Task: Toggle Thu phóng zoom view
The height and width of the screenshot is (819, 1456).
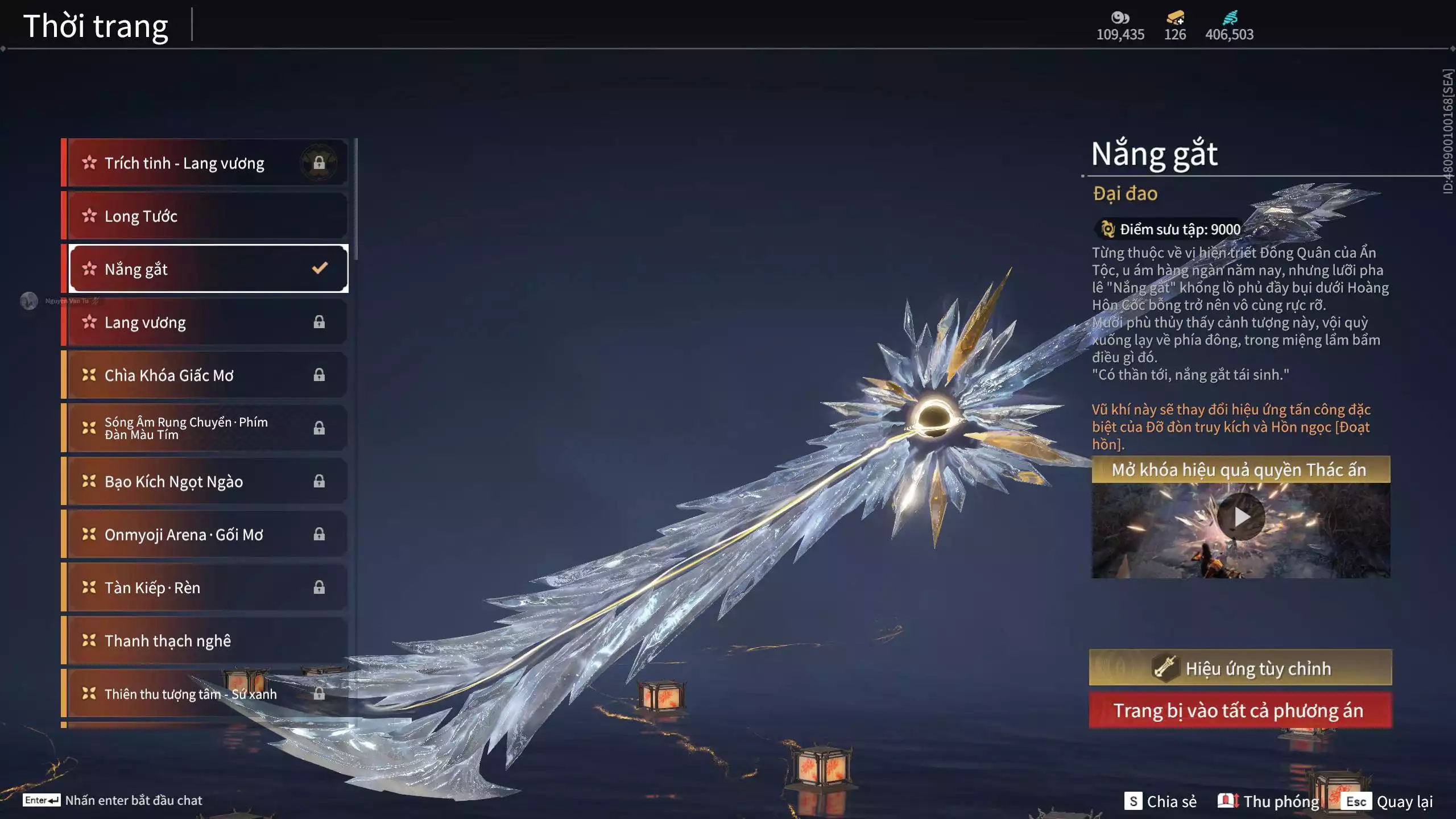Action: (x=1269, y=801)
